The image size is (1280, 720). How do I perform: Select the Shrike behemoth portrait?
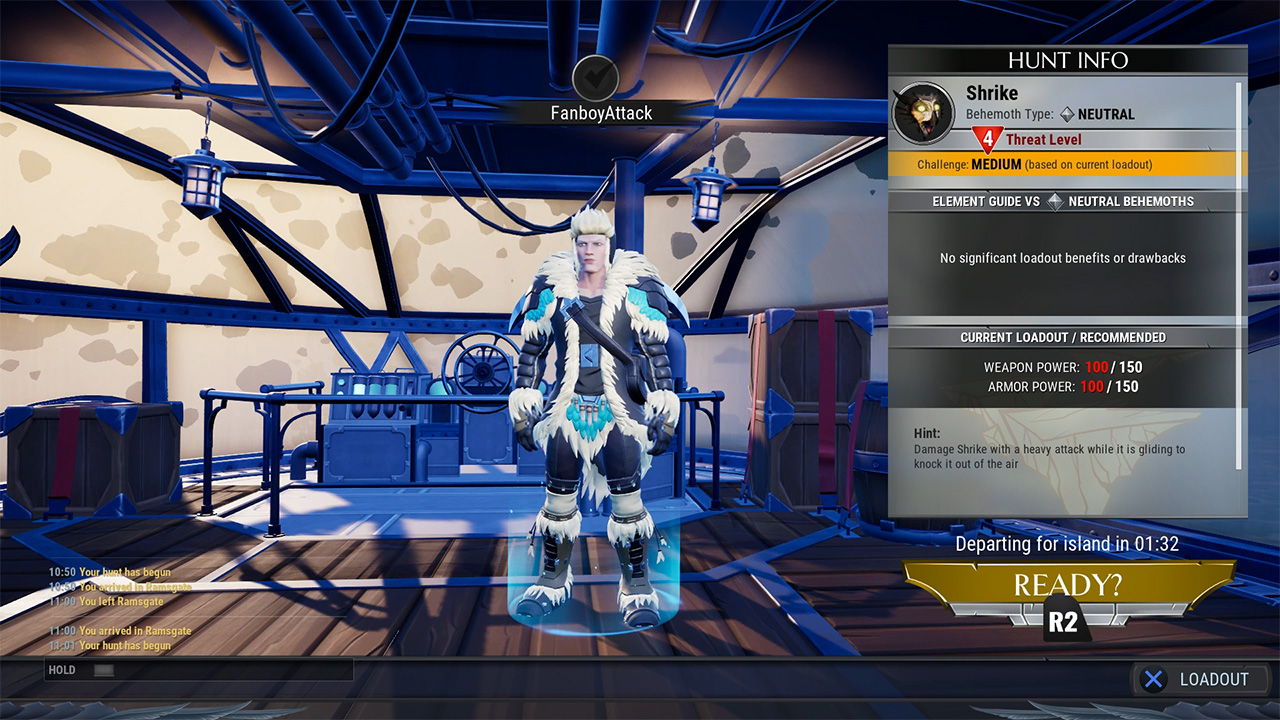922,113
